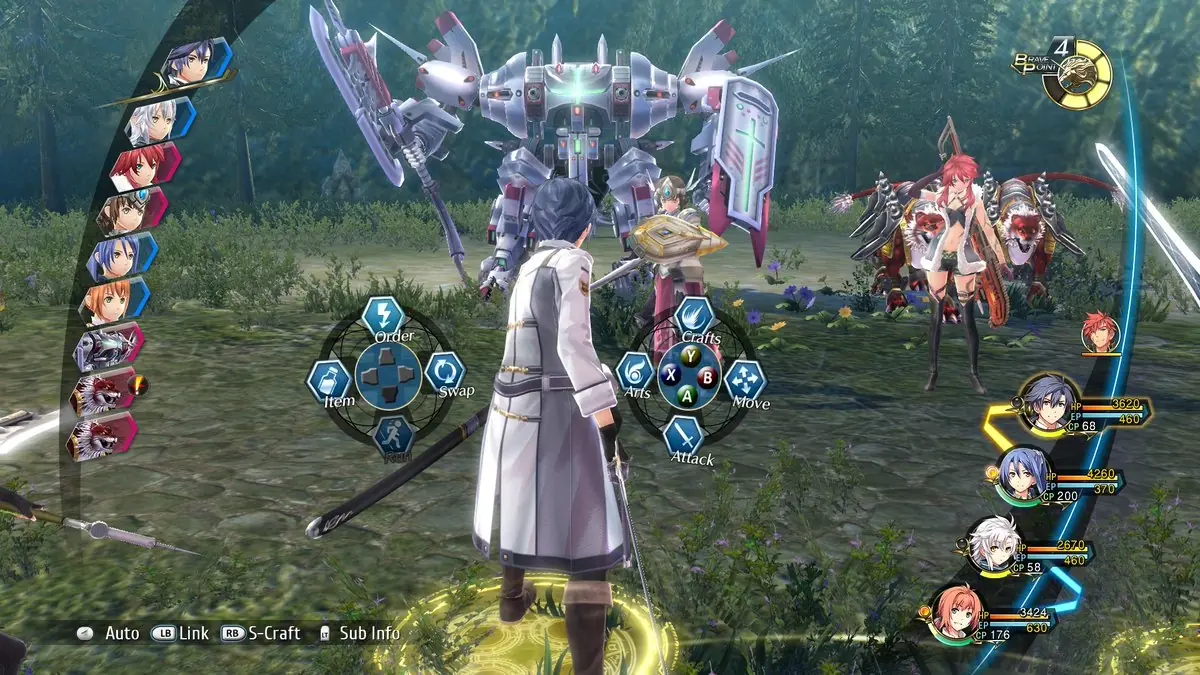Click the Brave Point gauge
This screenshot has height=675, width=1200.
1078,73
